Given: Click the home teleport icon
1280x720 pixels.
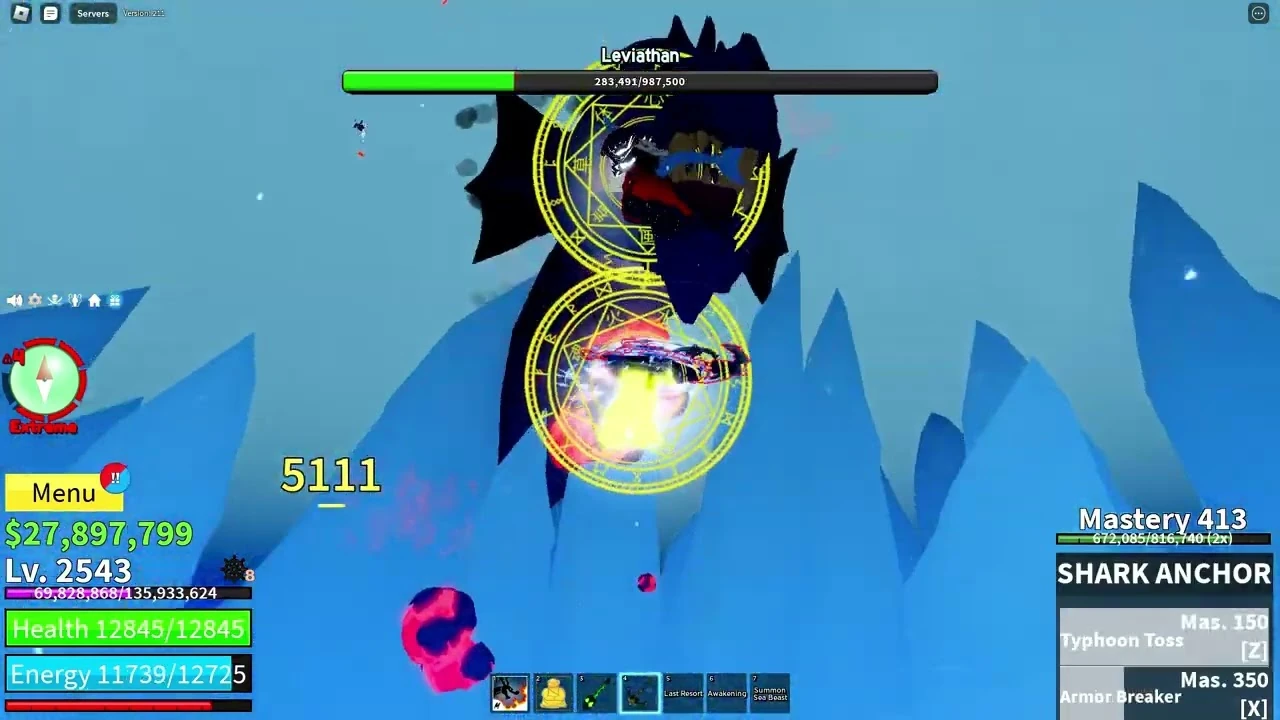Looking at the screenshot, I should click(94, 300).
